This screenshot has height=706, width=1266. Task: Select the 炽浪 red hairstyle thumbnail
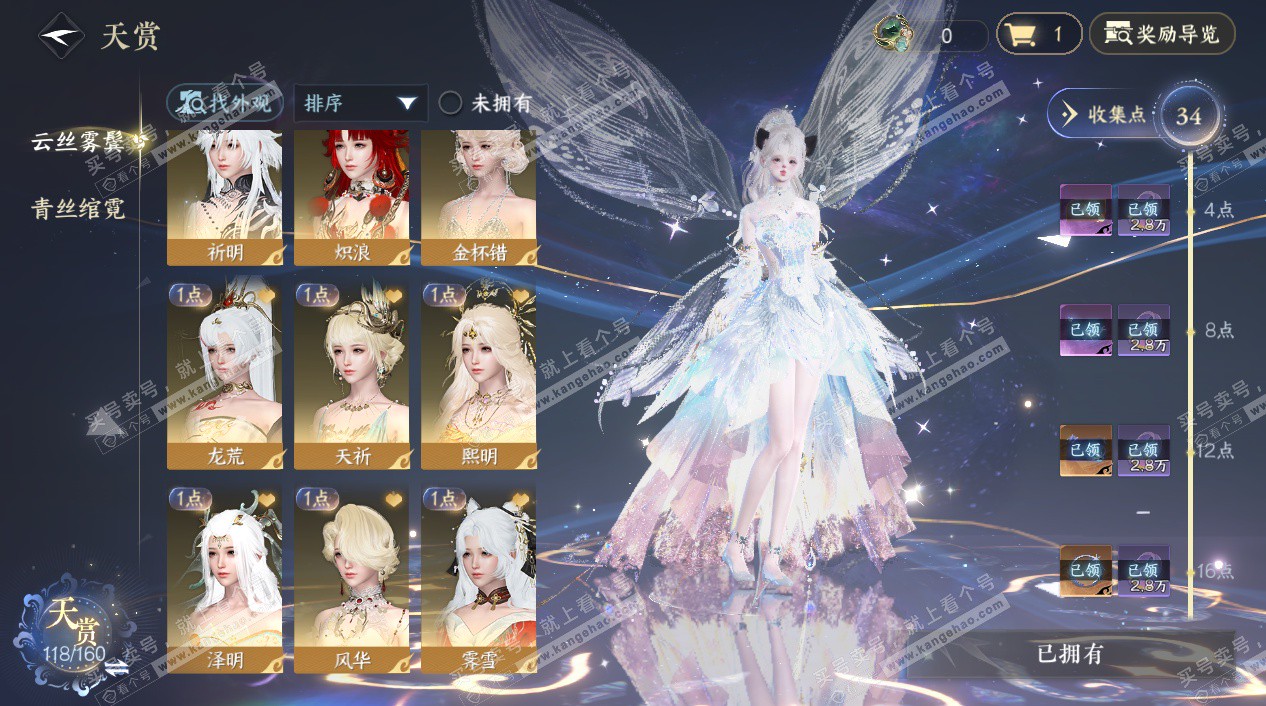(x=351, y=197)
